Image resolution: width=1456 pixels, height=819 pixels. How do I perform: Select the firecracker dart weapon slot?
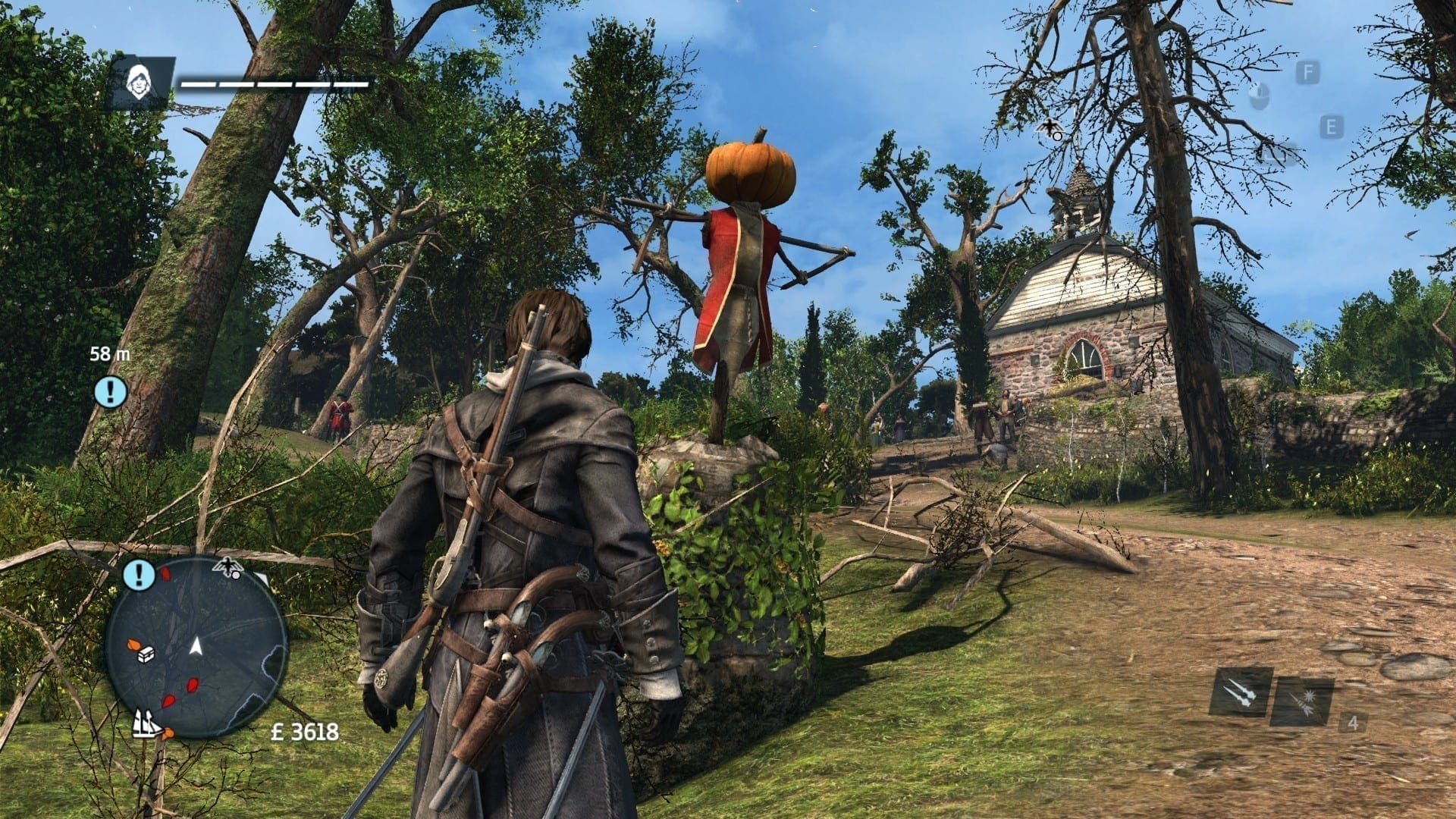1301,702
